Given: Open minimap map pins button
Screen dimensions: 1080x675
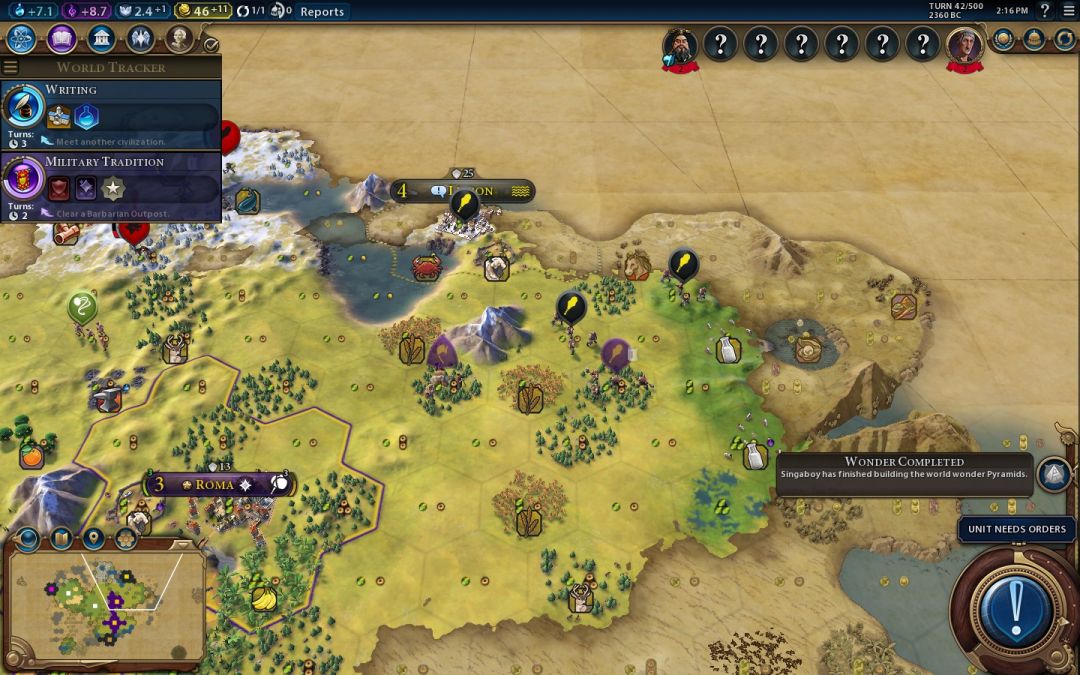Looking at the screenshot, I should point(93,539).
